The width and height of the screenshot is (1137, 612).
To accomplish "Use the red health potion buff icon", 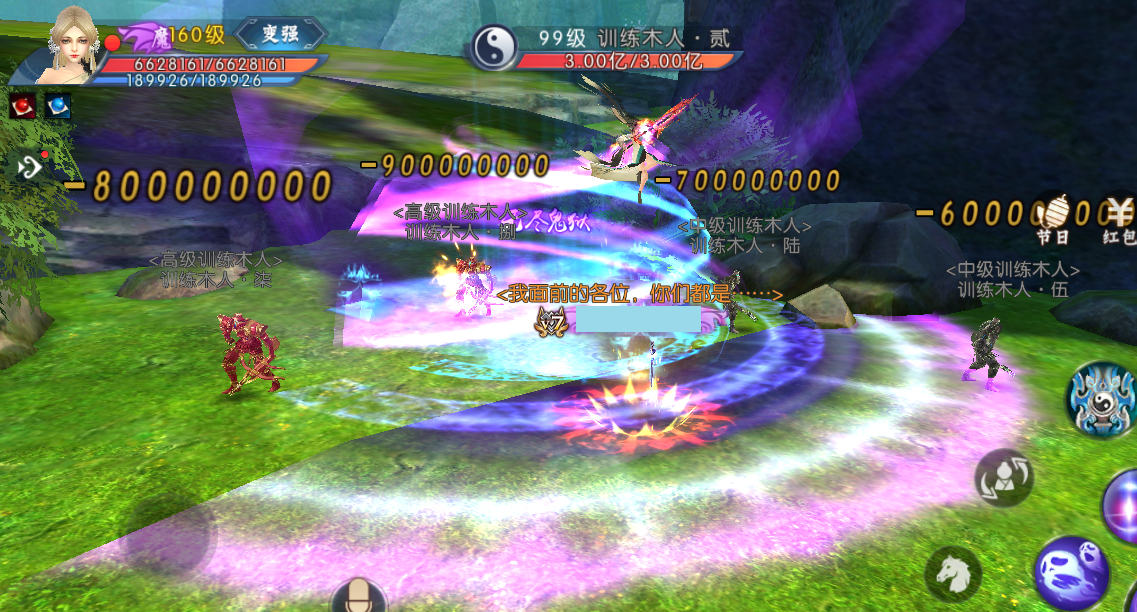I will pyautogui.click(x=23, y=105).
